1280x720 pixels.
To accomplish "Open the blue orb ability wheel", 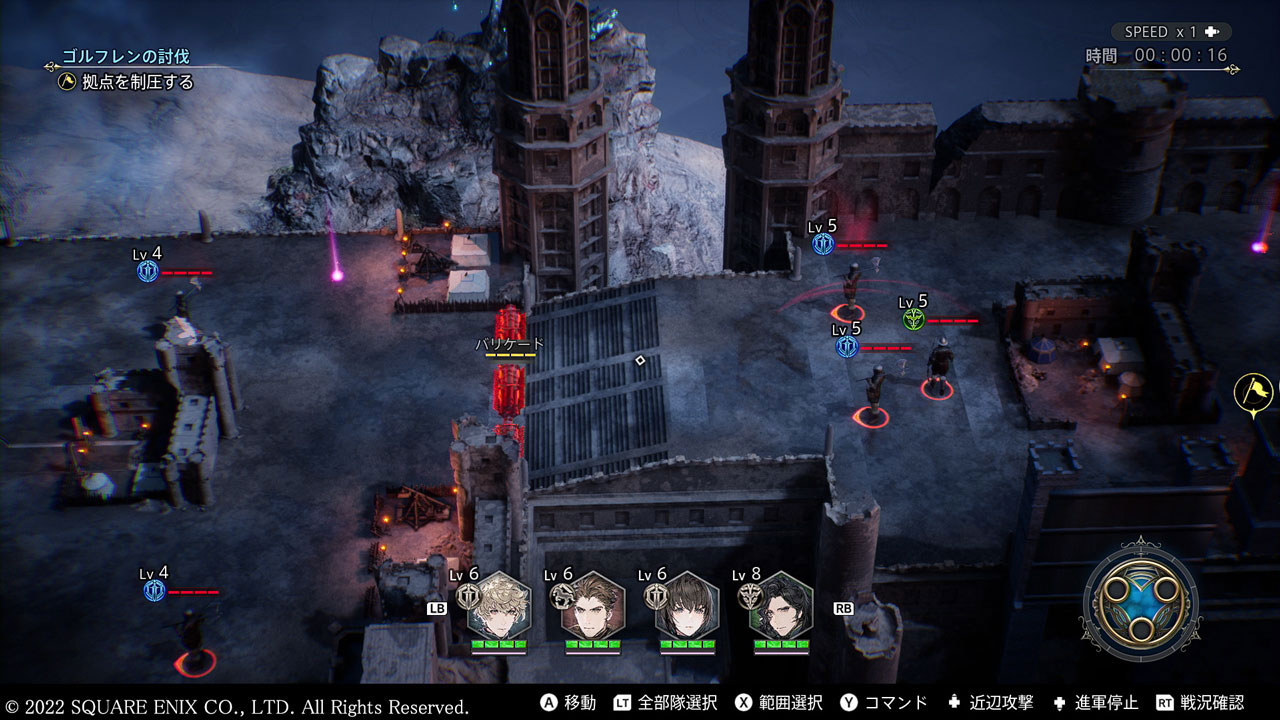I will (1133, 597).
